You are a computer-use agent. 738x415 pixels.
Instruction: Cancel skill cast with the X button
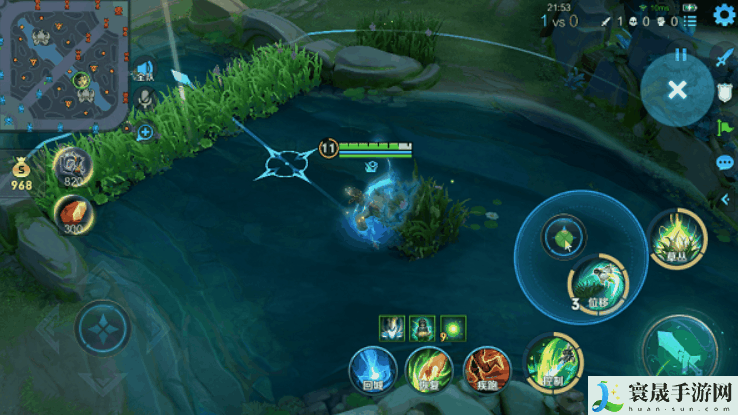tap(677, 90)
